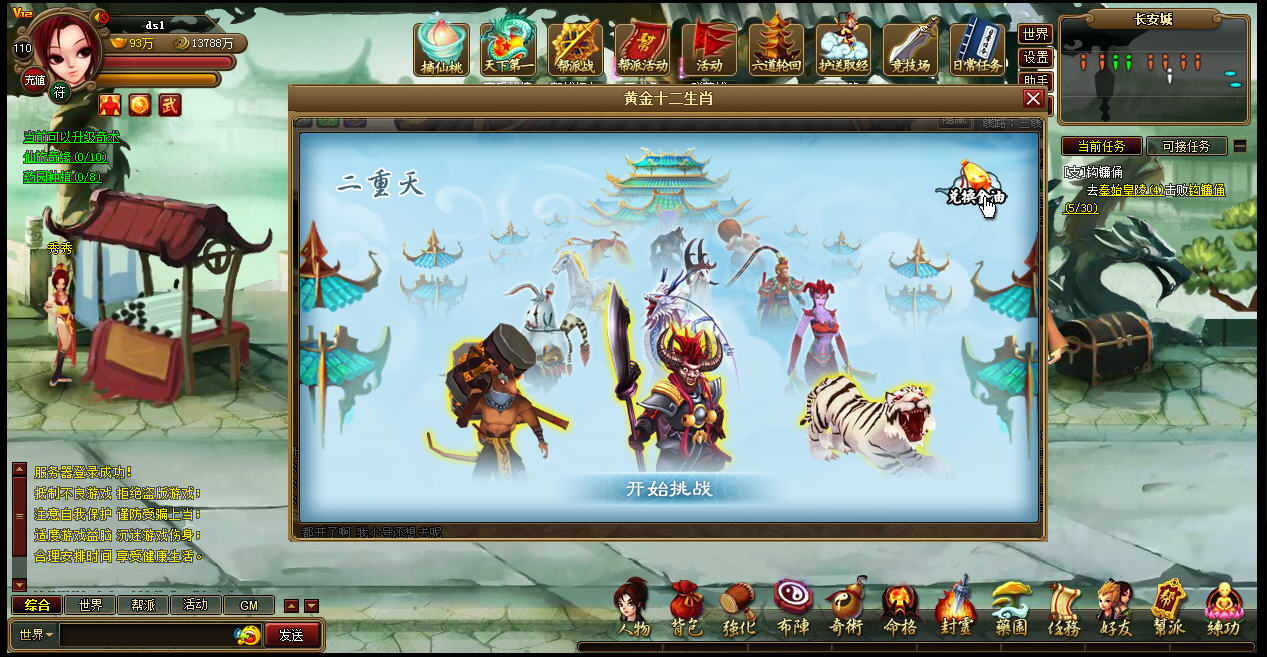The height and width of the screenshot is (657, 1267).
Task: Open the 六道轮回 pagoda event
Action: 776,48
